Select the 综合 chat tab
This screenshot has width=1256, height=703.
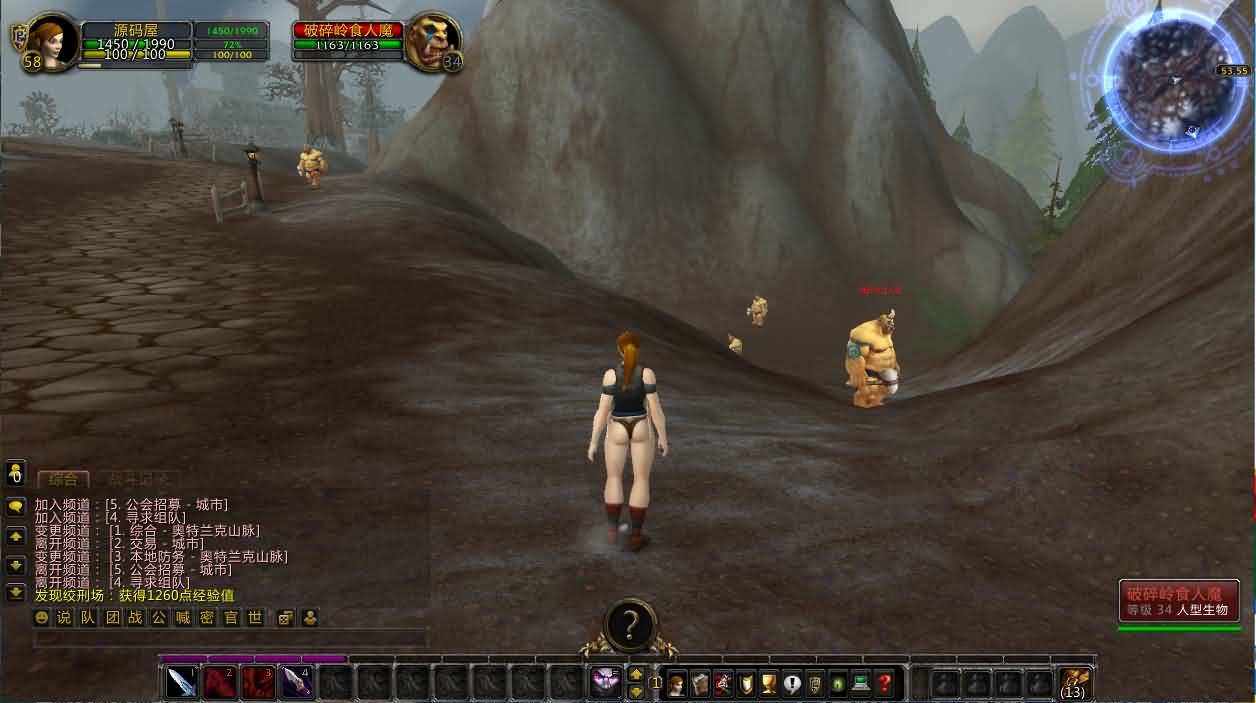[x=63, y=479]
